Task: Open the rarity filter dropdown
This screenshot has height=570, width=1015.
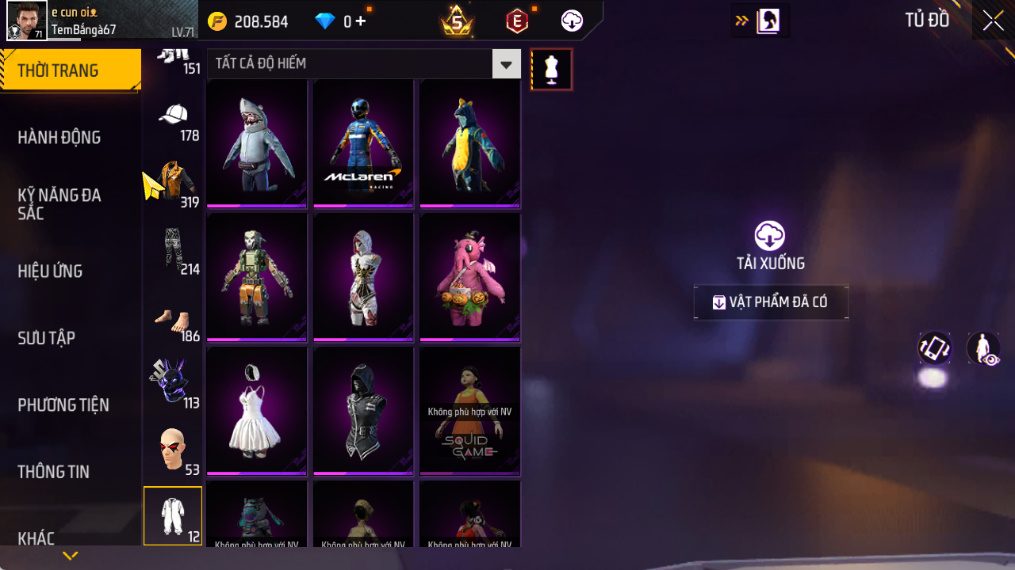Action: [507, 64]
